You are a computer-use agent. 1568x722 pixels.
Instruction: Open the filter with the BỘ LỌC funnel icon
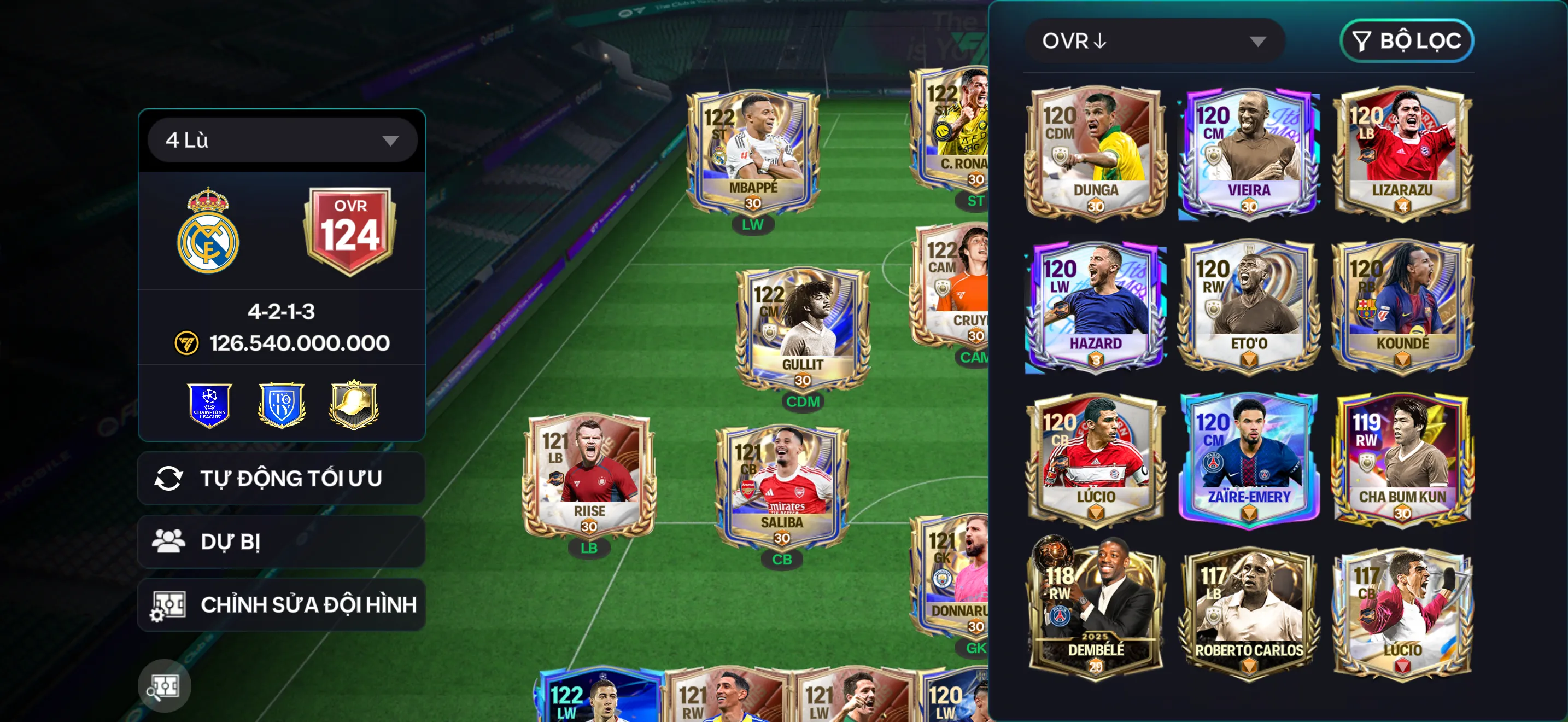point(1407,41)
